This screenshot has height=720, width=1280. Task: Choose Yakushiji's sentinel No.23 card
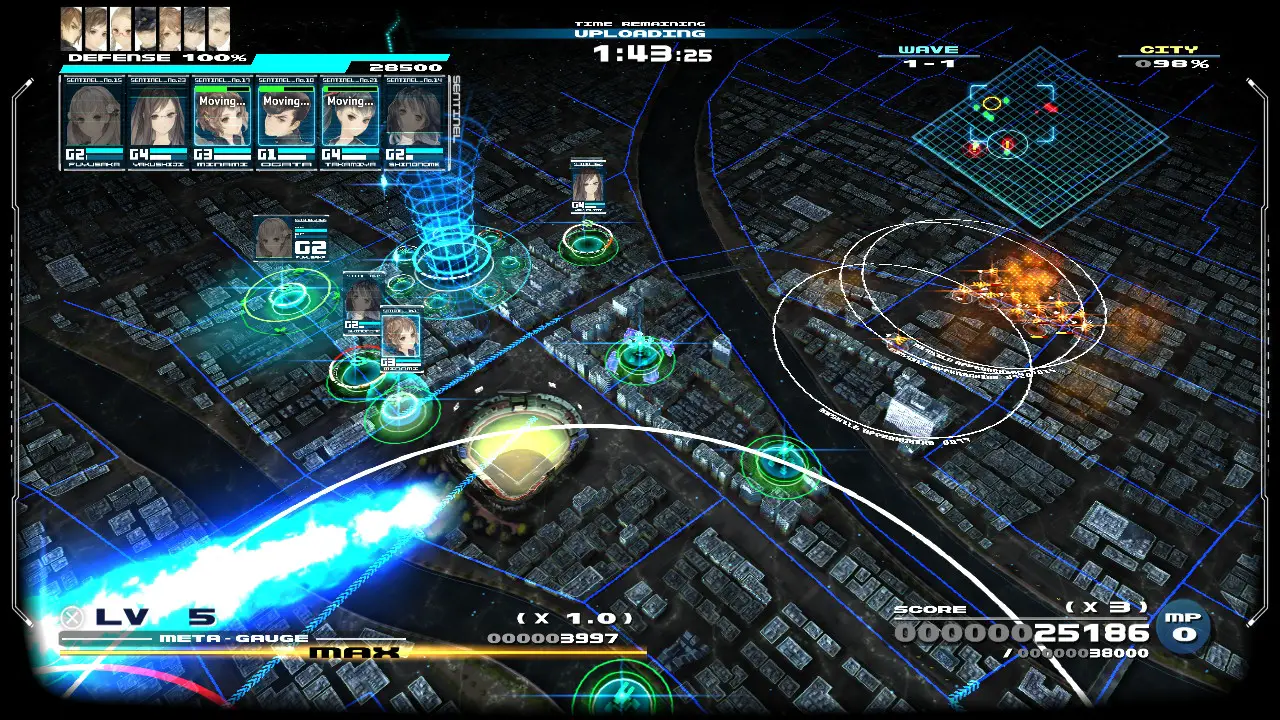point(158,122)
